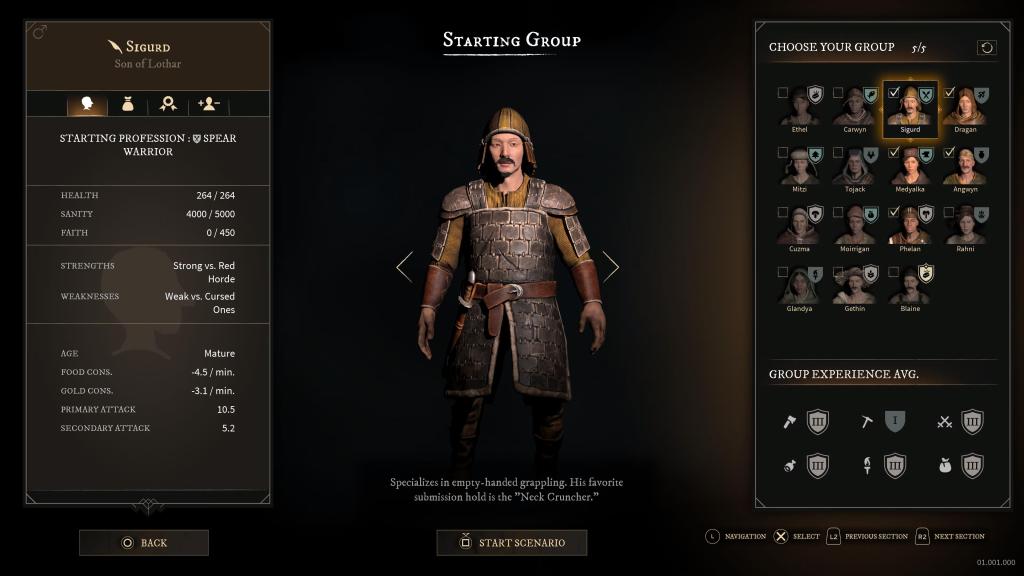Select Ethel's portrait
The height and width of the screenshot is (576, 1024).
click(800, 106)
